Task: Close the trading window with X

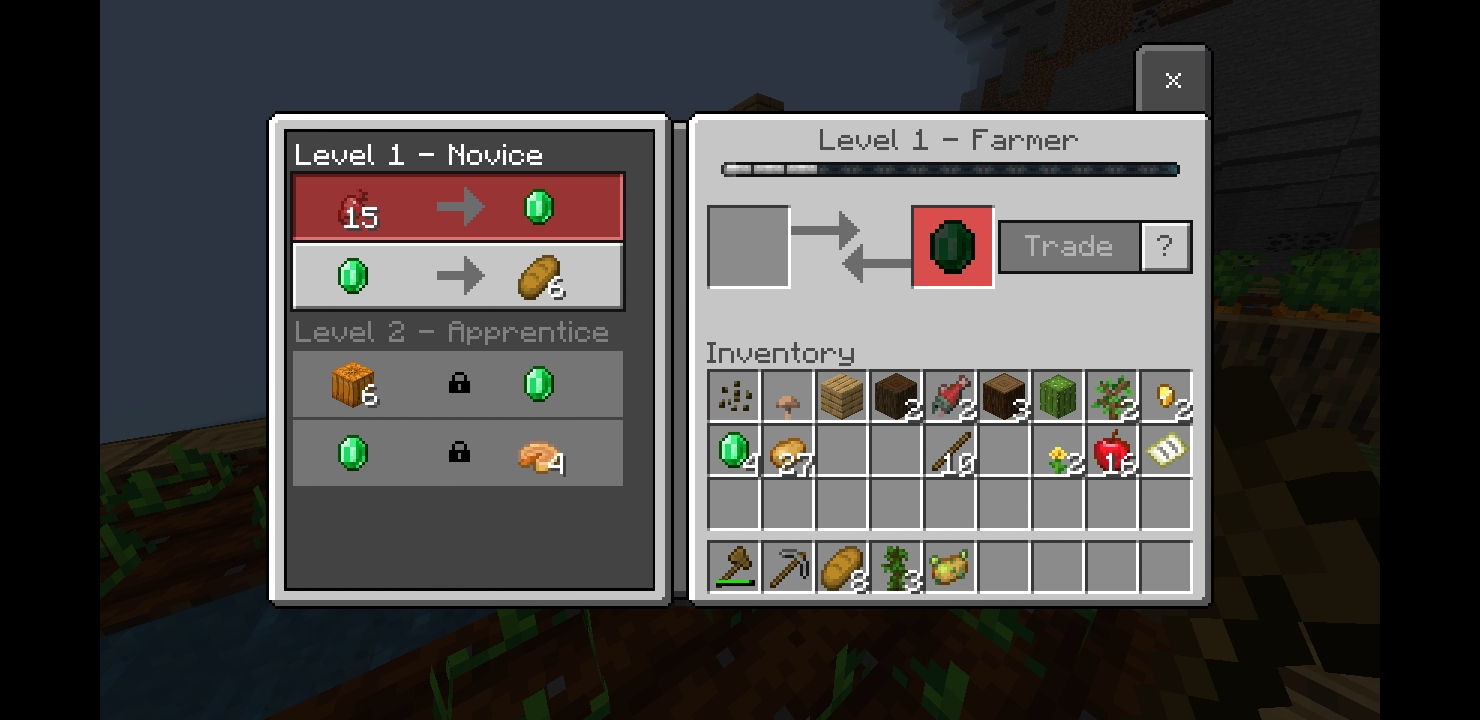Action: 1173,80
